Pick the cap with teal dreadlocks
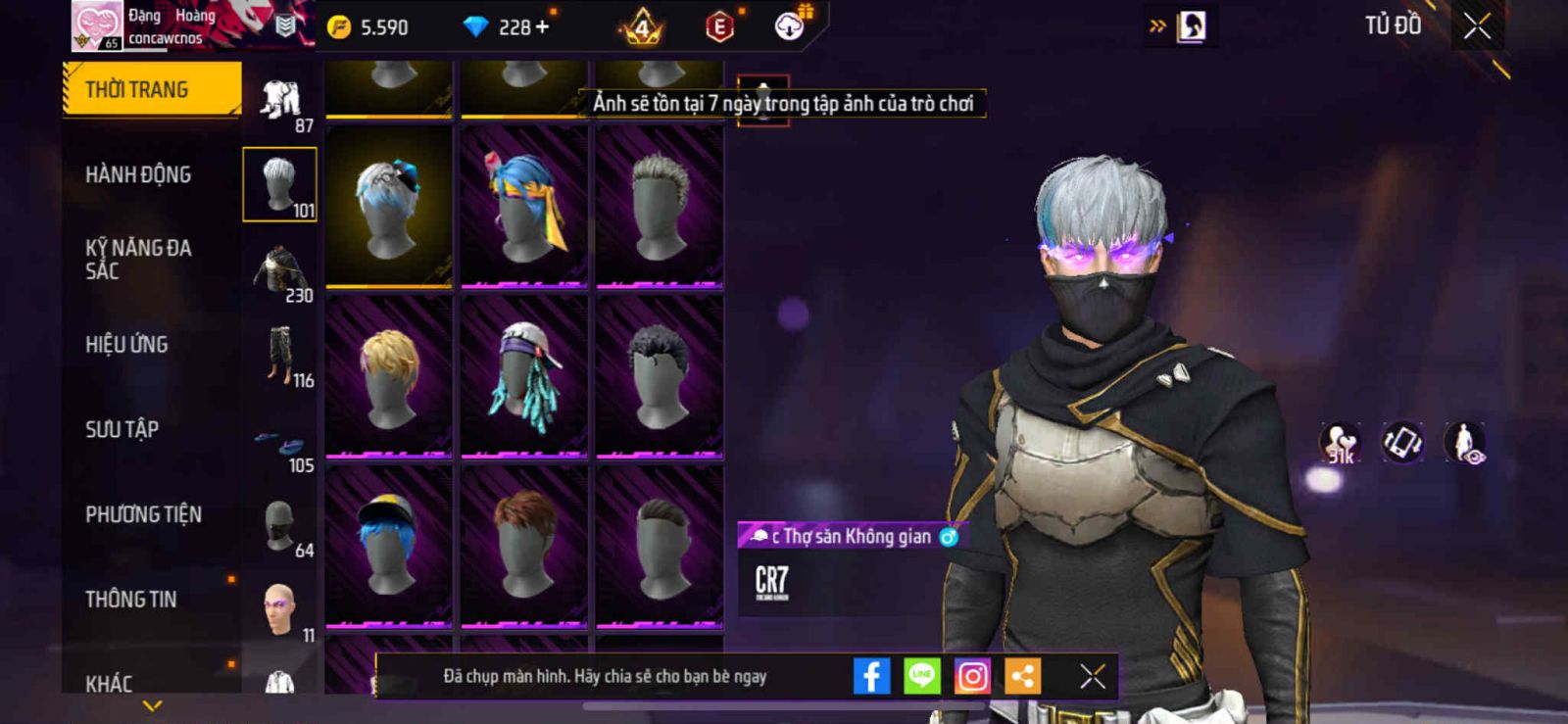 (524, 377)
